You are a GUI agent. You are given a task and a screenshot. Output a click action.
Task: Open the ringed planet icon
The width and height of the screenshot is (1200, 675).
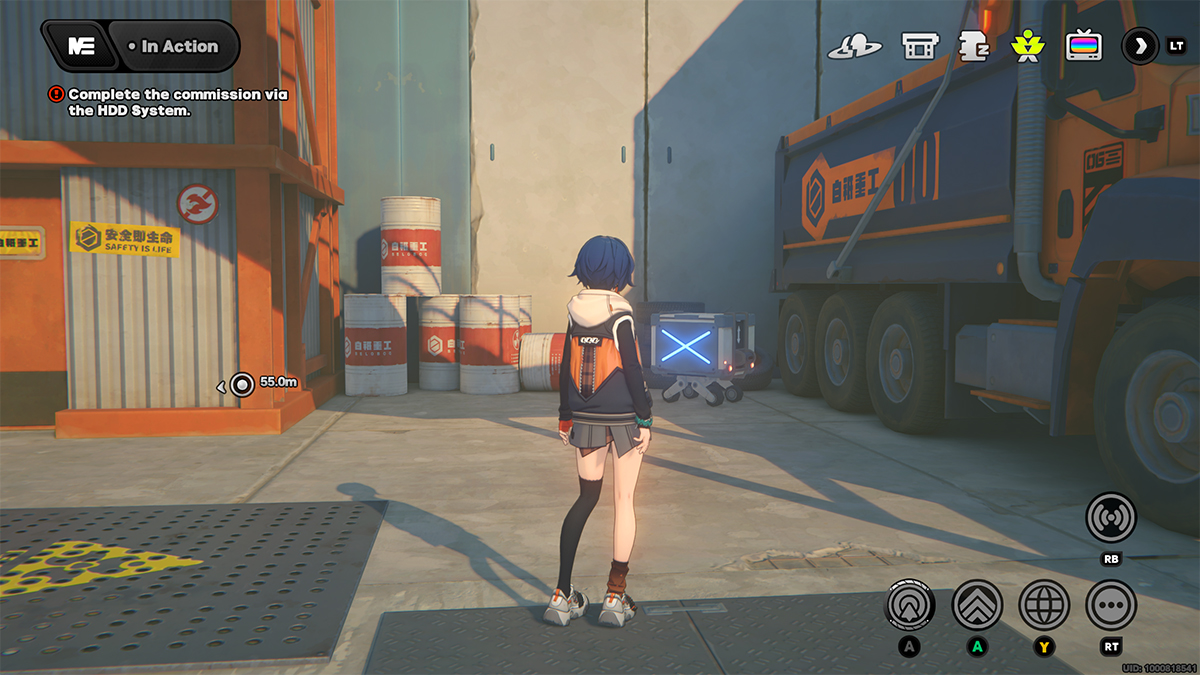coord(854,46)
